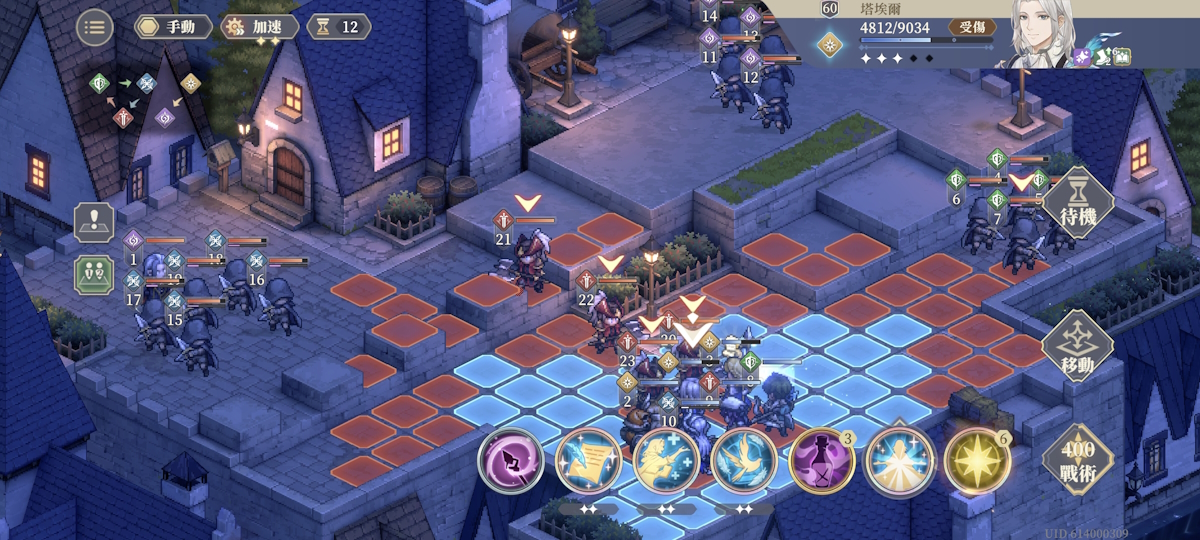Activate the purple spear attack skill
Screen dimensions: 1200x540
coord(510,460)
